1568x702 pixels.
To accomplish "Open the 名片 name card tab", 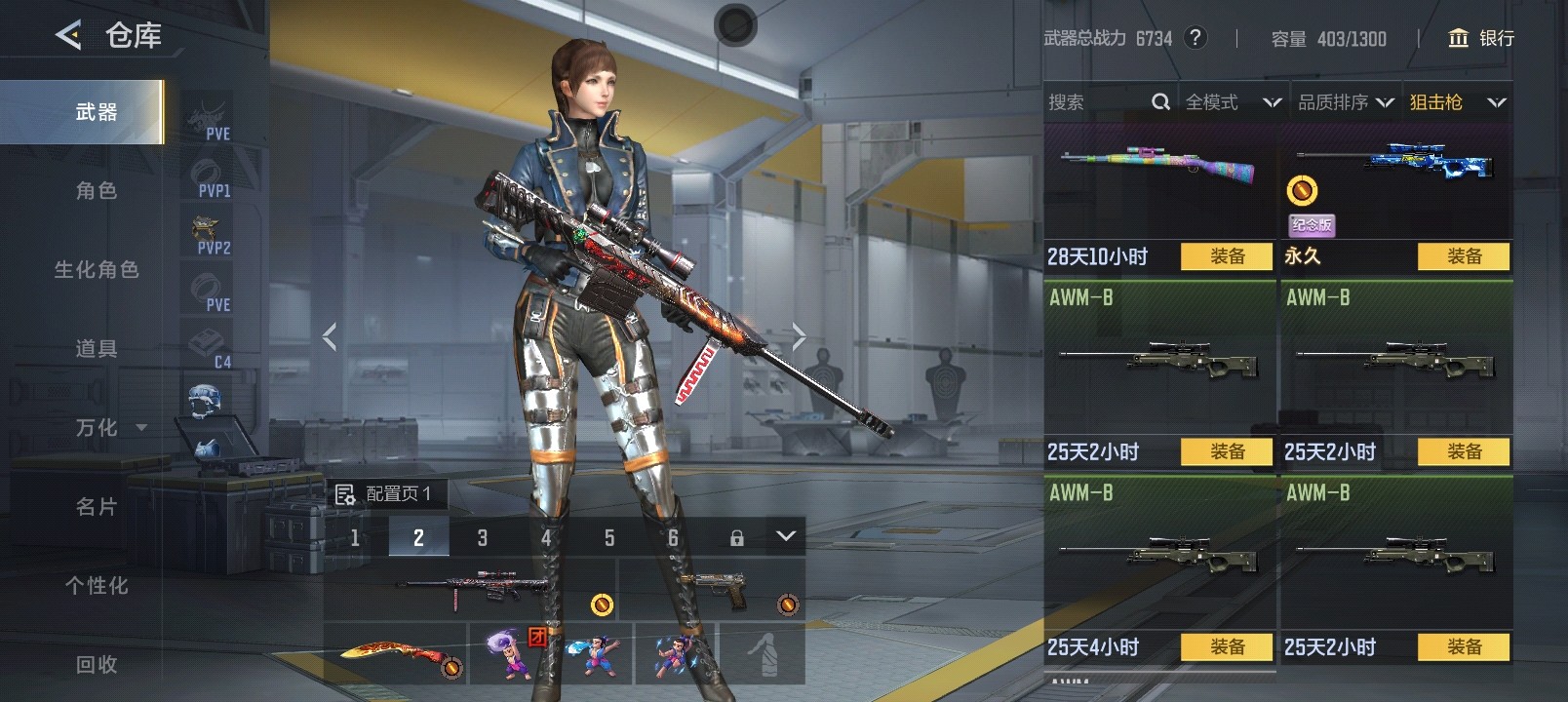I will point(96,507).
